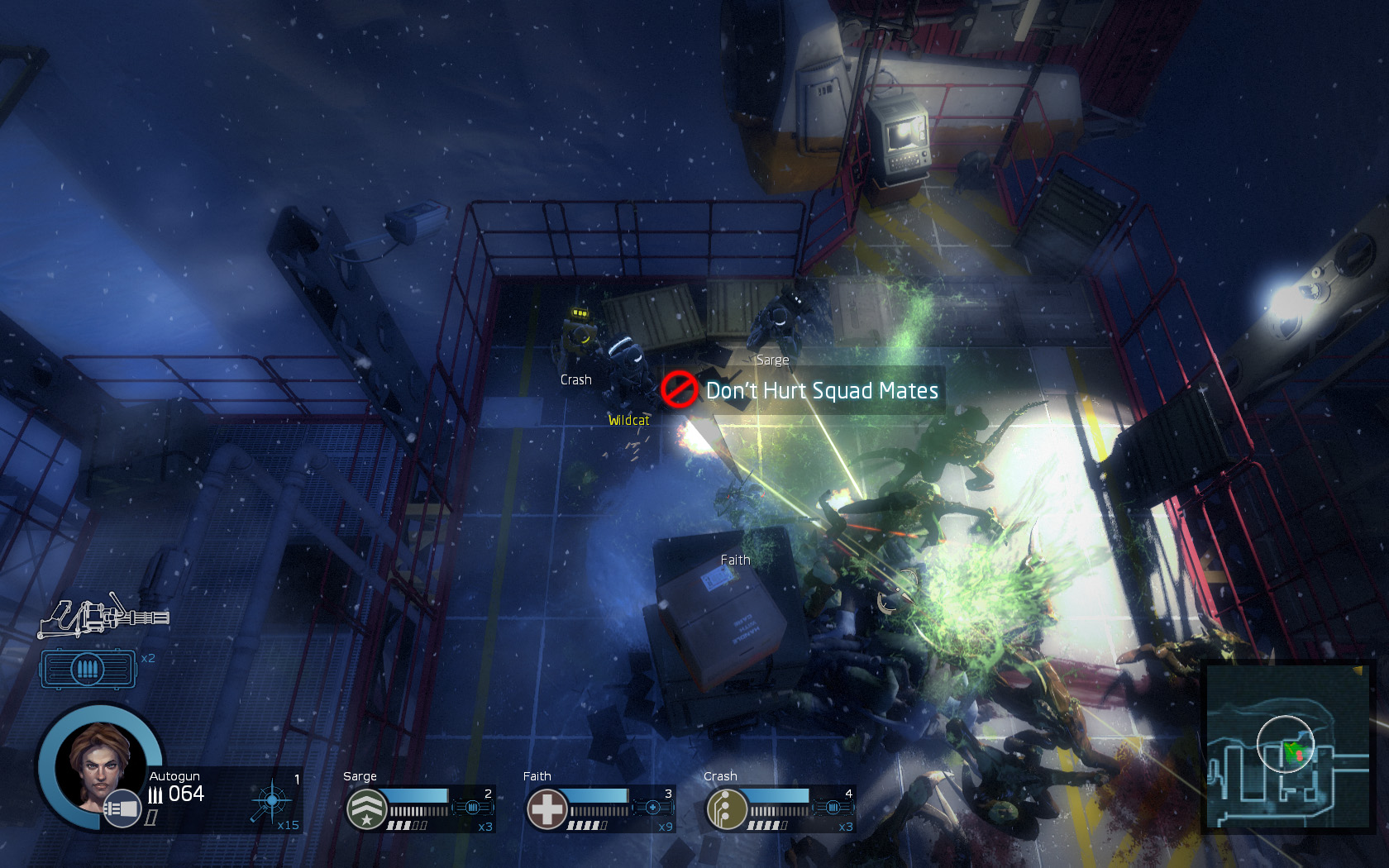Click the weapon-class badge on Wildcat's portrait

pyautogui.click(x=122, y=808)
